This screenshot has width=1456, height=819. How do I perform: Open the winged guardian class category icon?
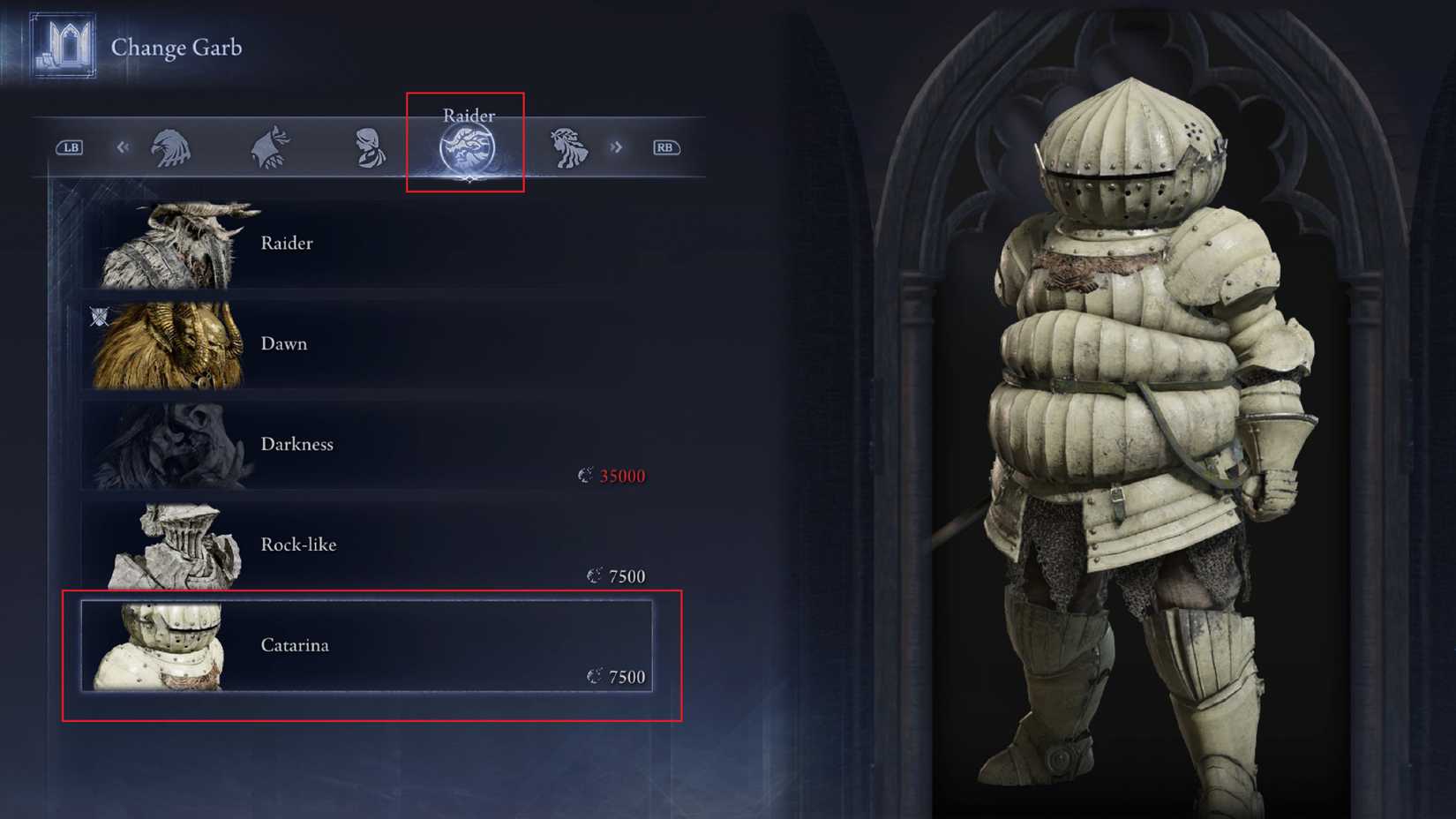[272, 147]
